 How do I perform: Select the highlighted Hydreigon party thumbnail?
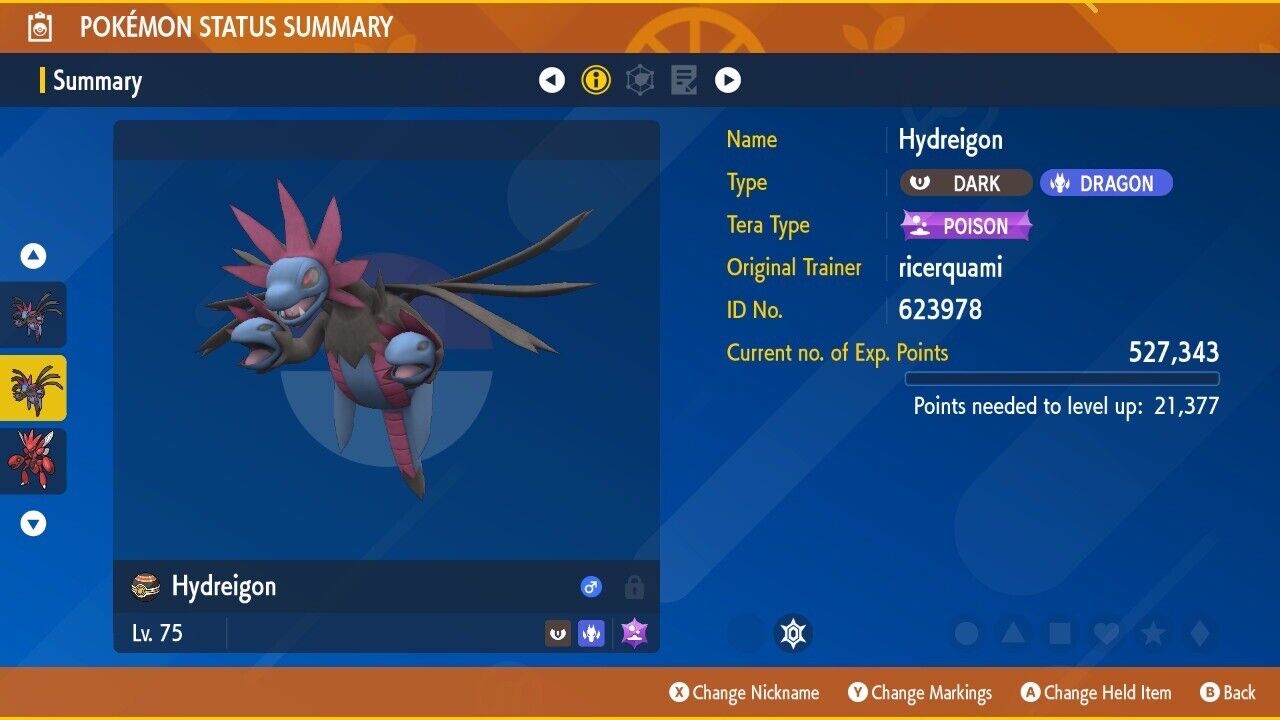point(34,387)
